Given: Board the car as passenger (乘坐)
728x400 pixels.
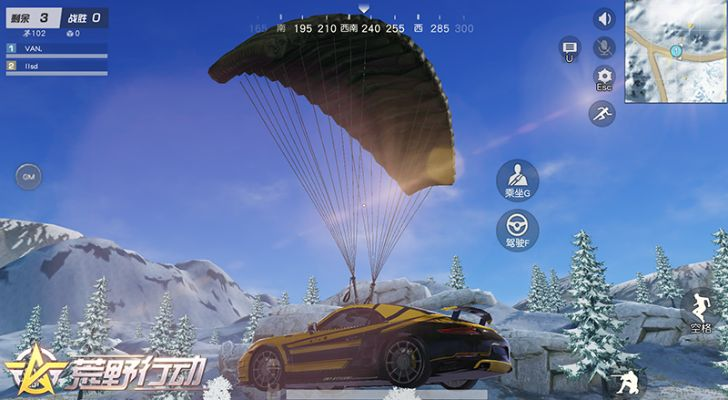Looking at the screenshot, I should (517, 179).
